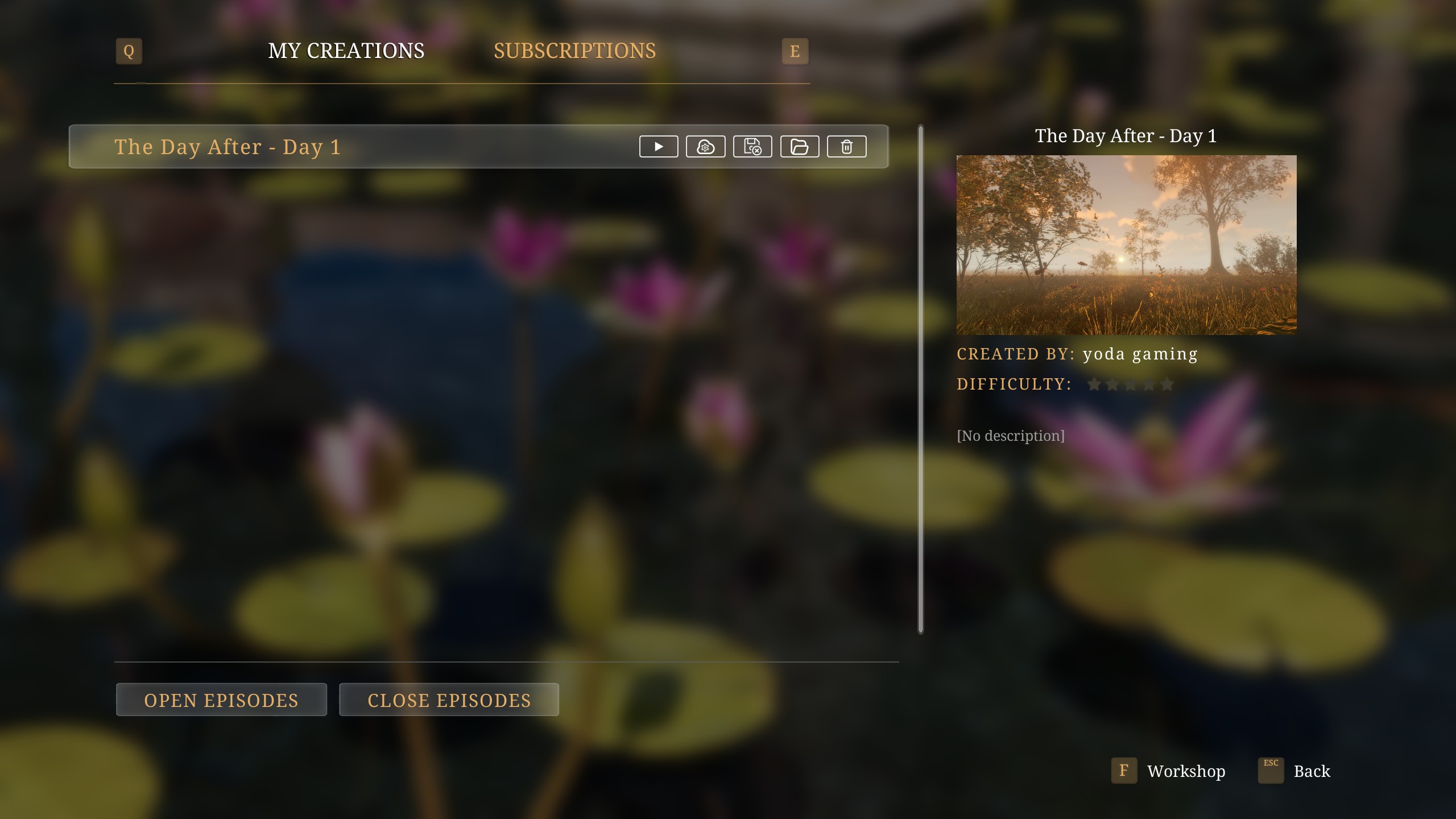Open the episode folder icon
This screenshot has width=1456, height=819.
(x=799, y=147)
